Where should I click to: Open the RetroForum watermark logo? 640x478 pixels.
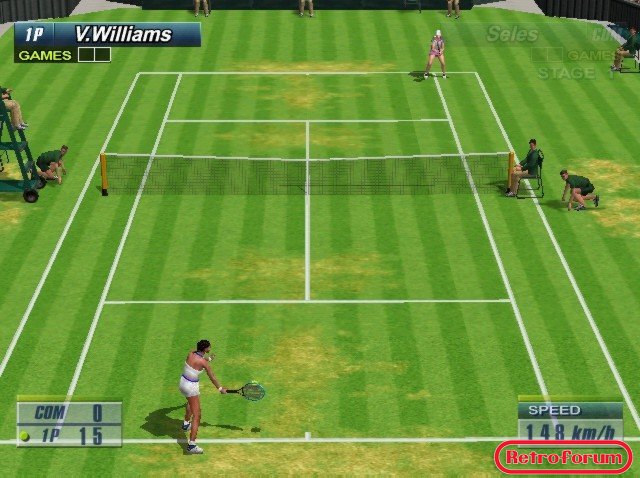click(x=564, y=458)
